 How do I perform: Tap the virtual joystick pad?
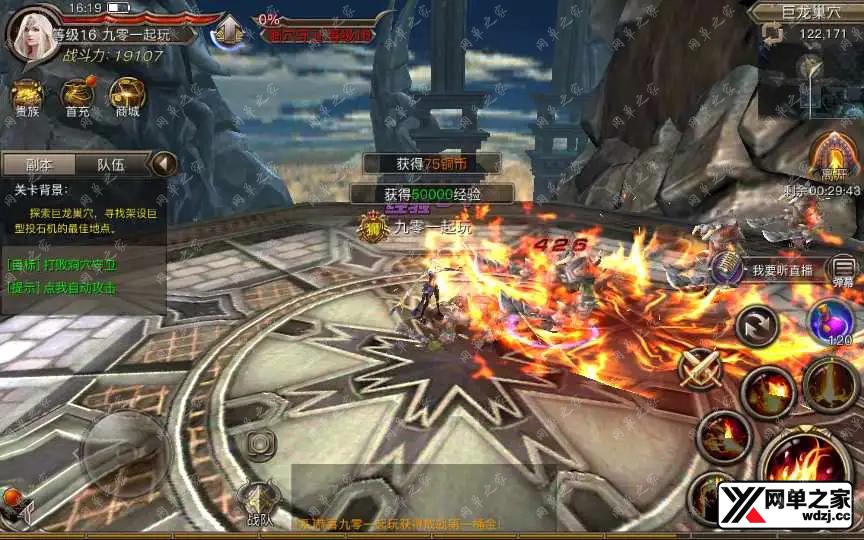[x=124, y=450]
